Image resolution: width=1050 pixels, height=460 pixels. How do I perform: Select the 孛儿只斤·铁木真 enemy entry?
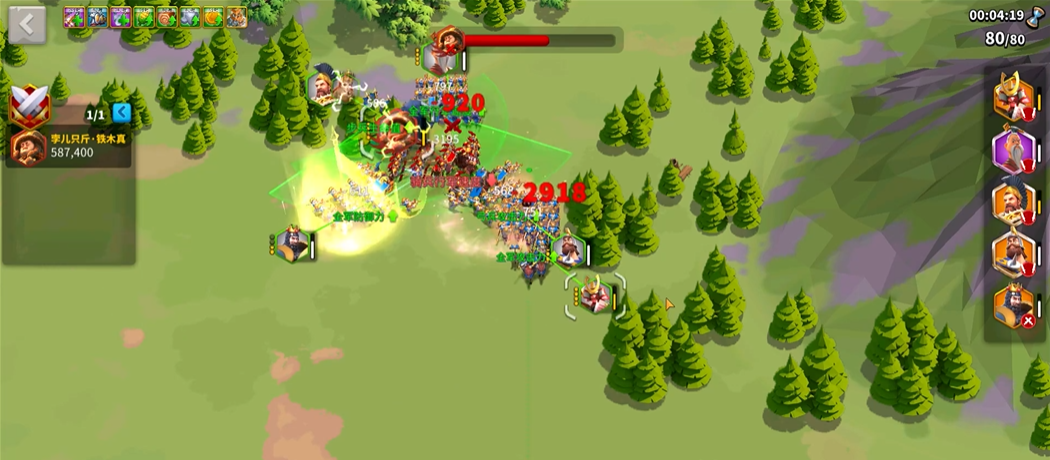(68, 147)
